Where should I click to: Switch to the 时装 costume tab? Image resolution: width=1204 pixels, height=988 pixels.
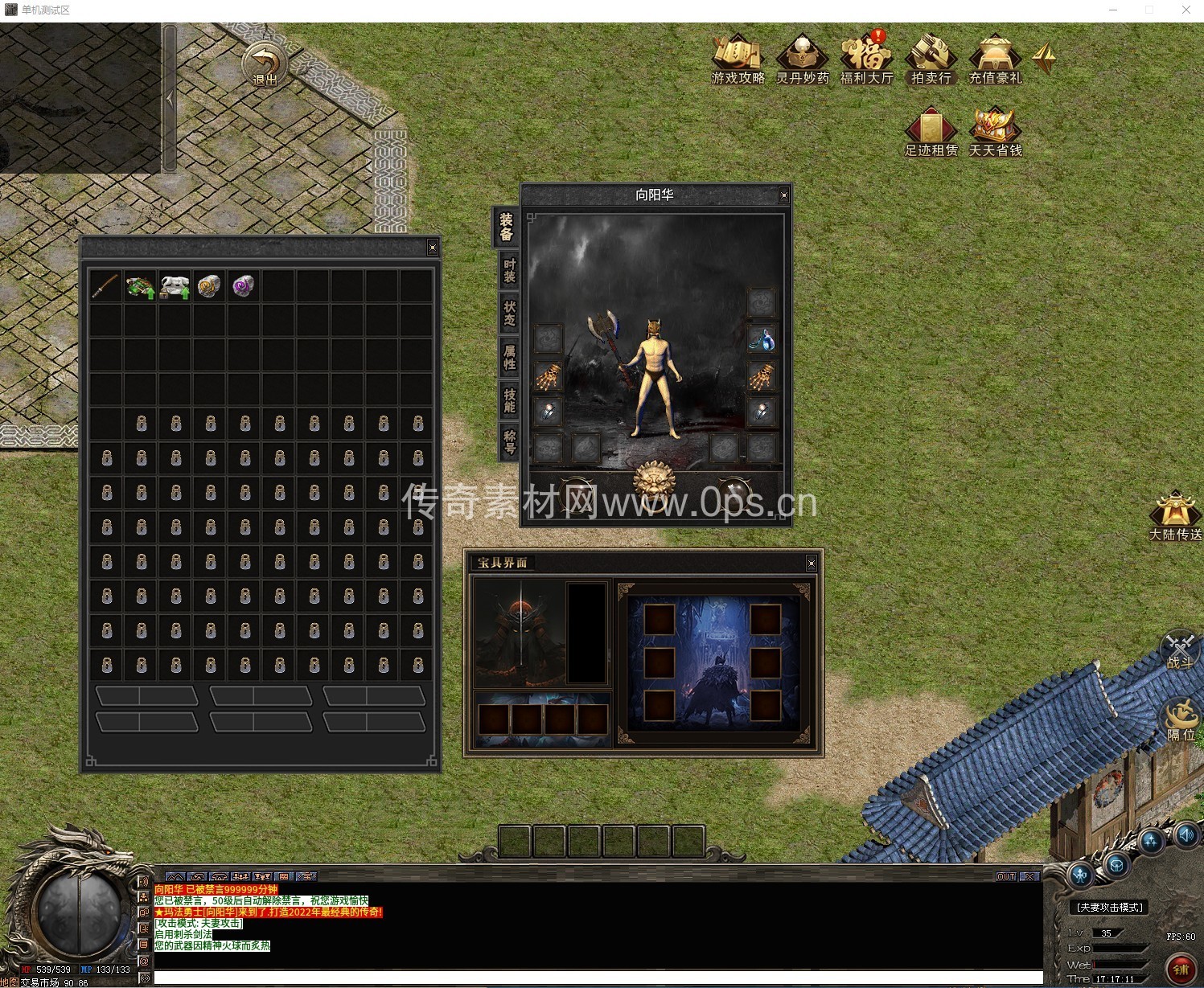[509, 271]
